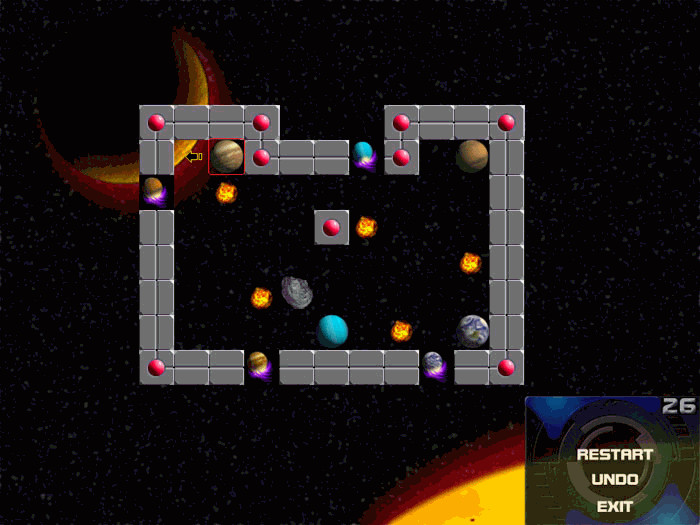Pick the red-outlined striped planet
This screenshot has width=700, height=525.
226,156
